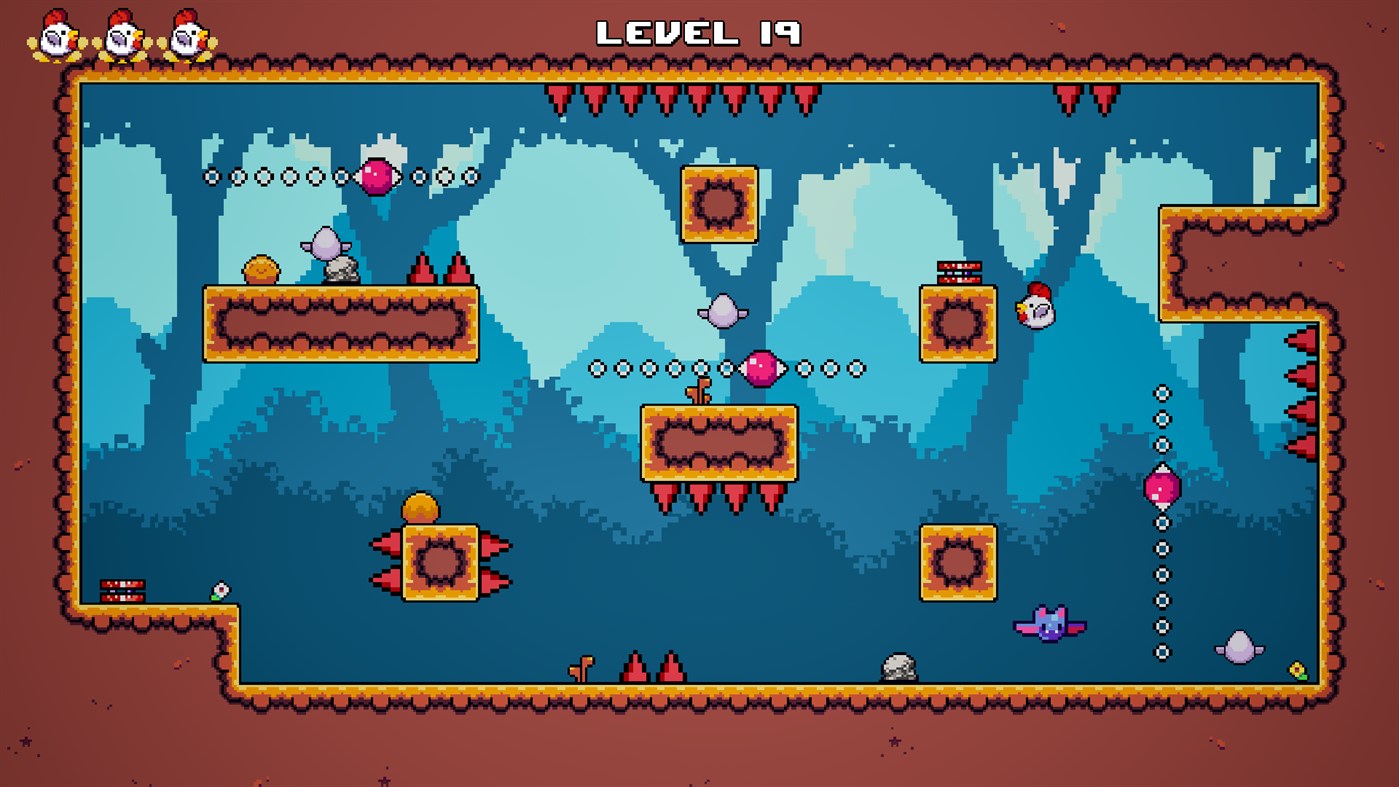Click the floating egg in the center
This screenshot has width=1399, height=787.
pyautogui.click(x=723, y=311)
